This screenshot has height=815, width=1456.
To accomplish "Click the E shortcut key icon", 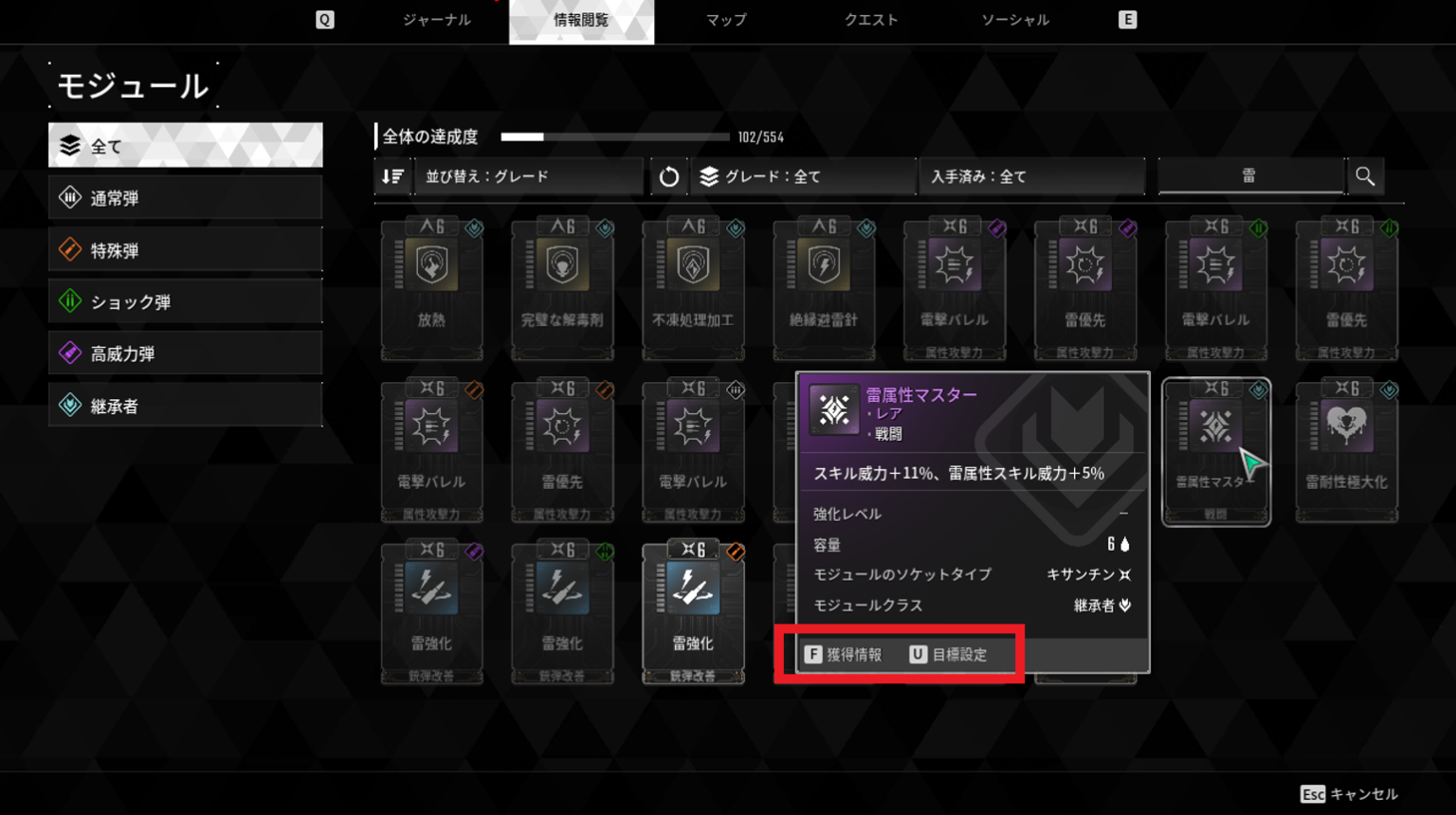I will coord(1127,18).
